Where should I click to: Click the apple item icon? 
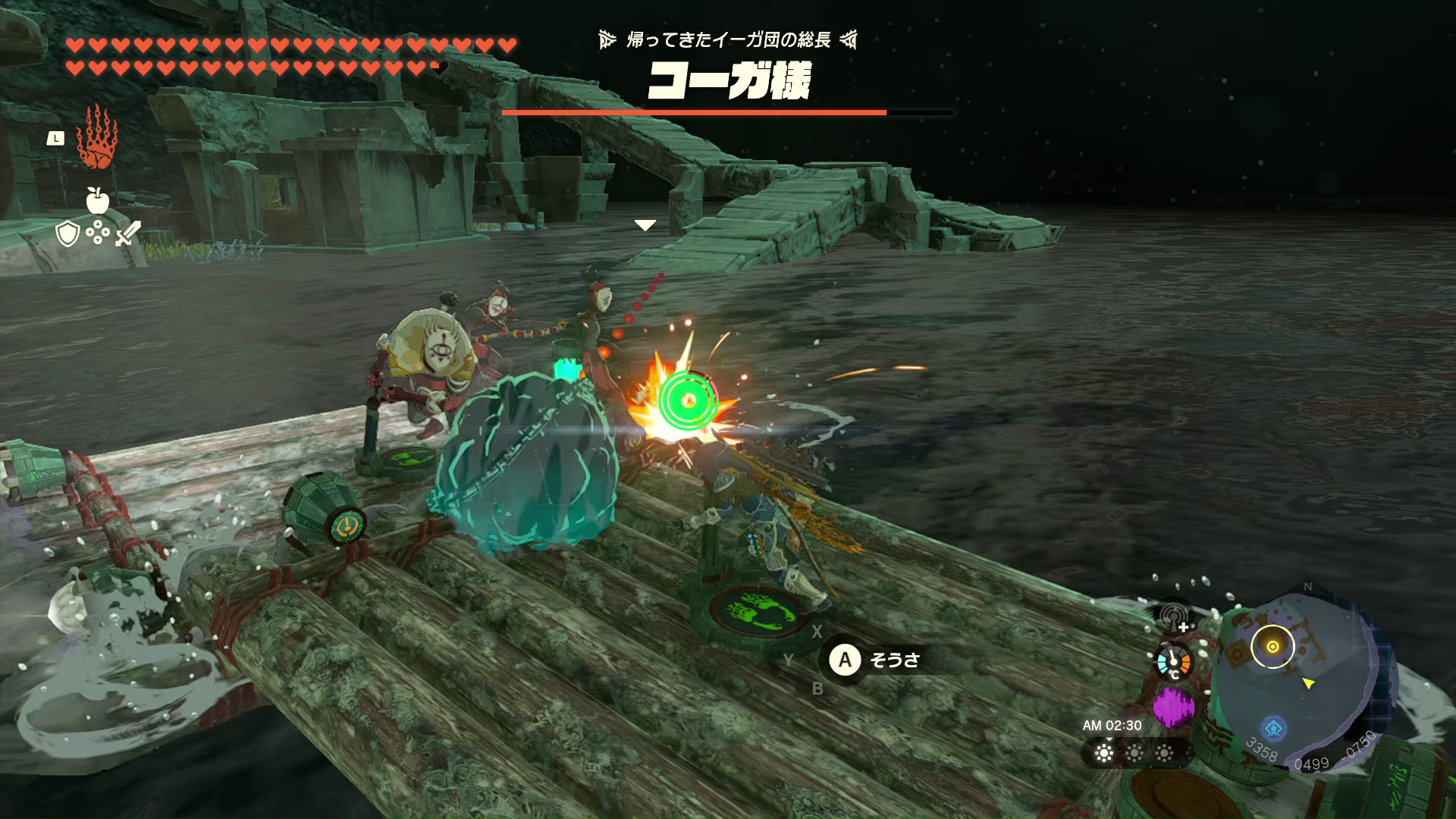coord(97,200)
